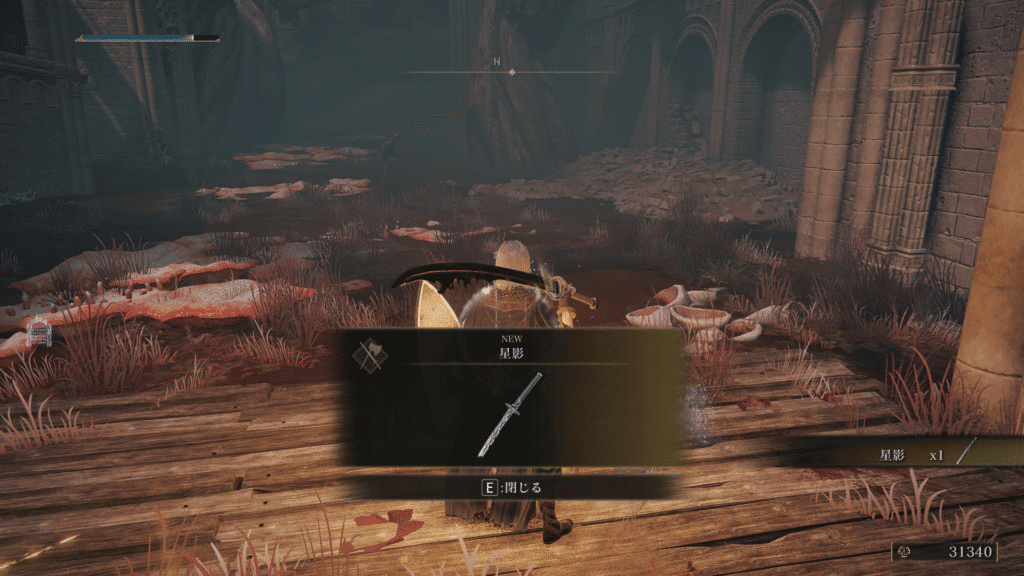This screenshot has width=1024, height=576.
Task: Close the new item popup with 閉じる
Action: [x=511, y=487]
